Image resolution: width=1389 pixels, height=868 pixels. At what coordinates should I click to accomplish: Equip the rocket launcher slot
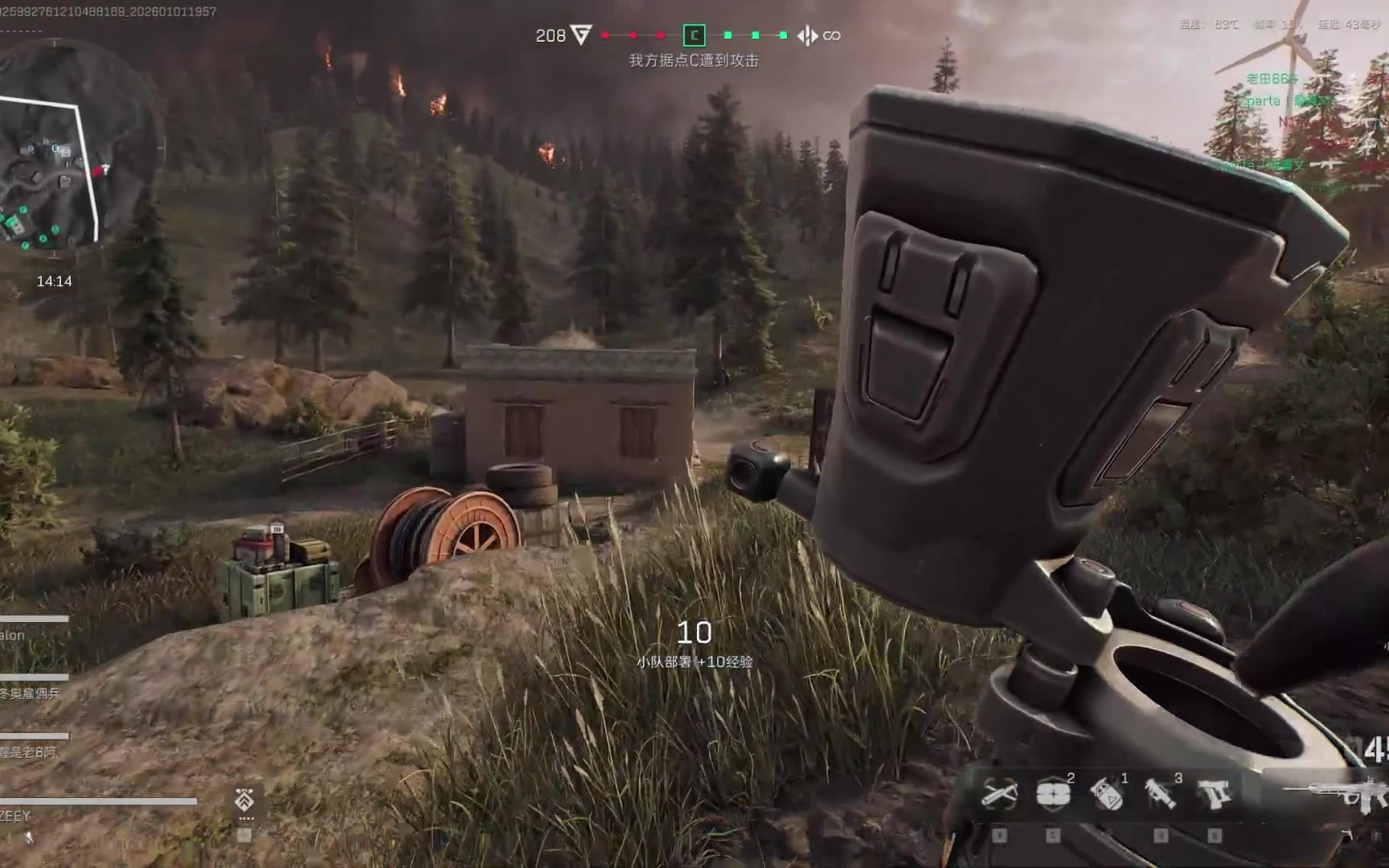click(1160, 794)
